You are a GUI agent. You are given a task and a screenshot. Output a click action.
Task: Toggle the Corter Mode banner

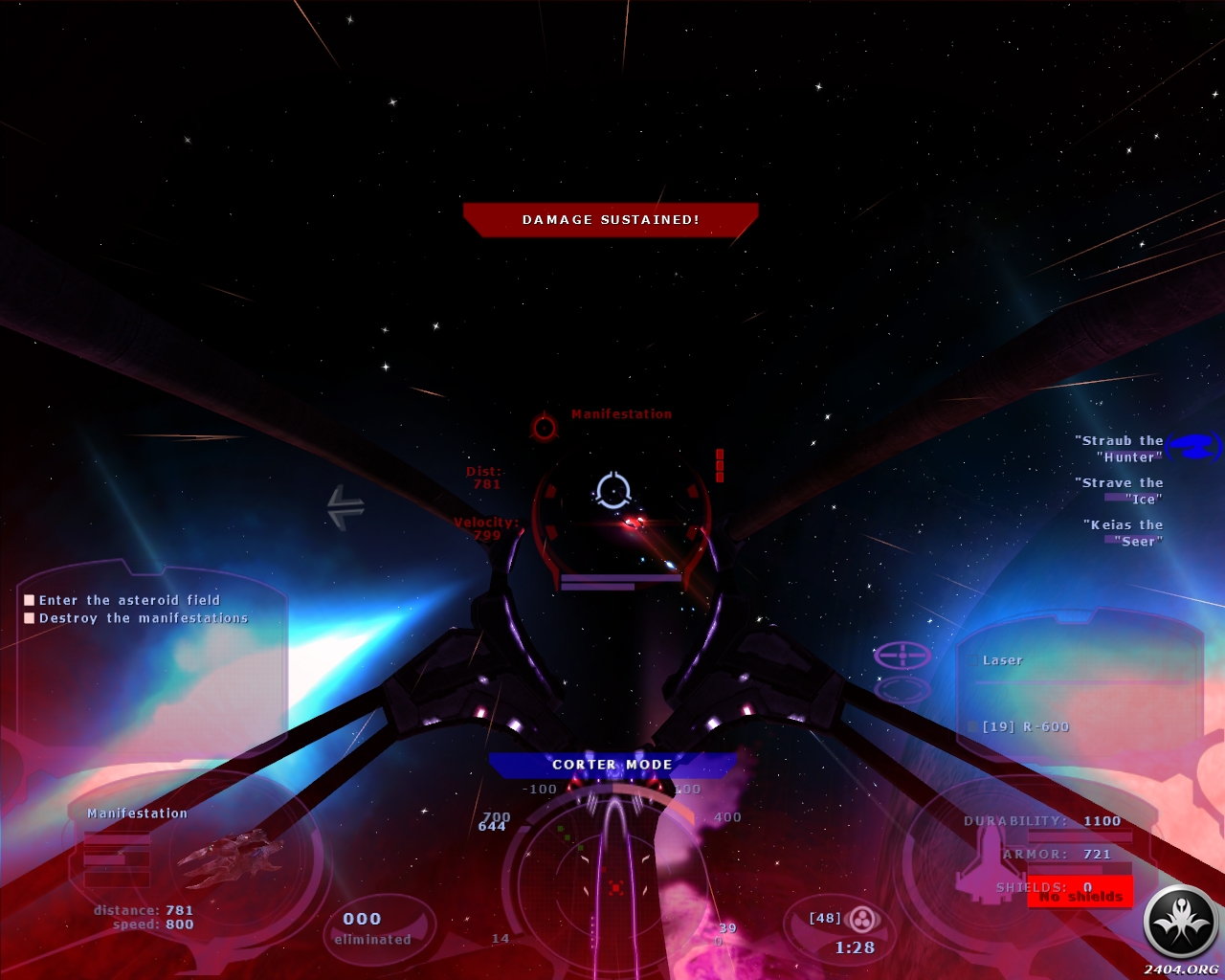click(612, 765)
